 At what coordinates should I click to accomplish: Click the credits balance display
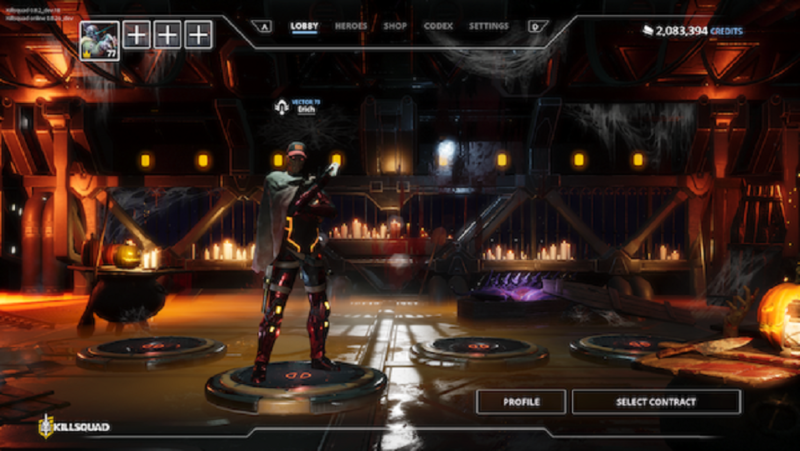(693, 32)
